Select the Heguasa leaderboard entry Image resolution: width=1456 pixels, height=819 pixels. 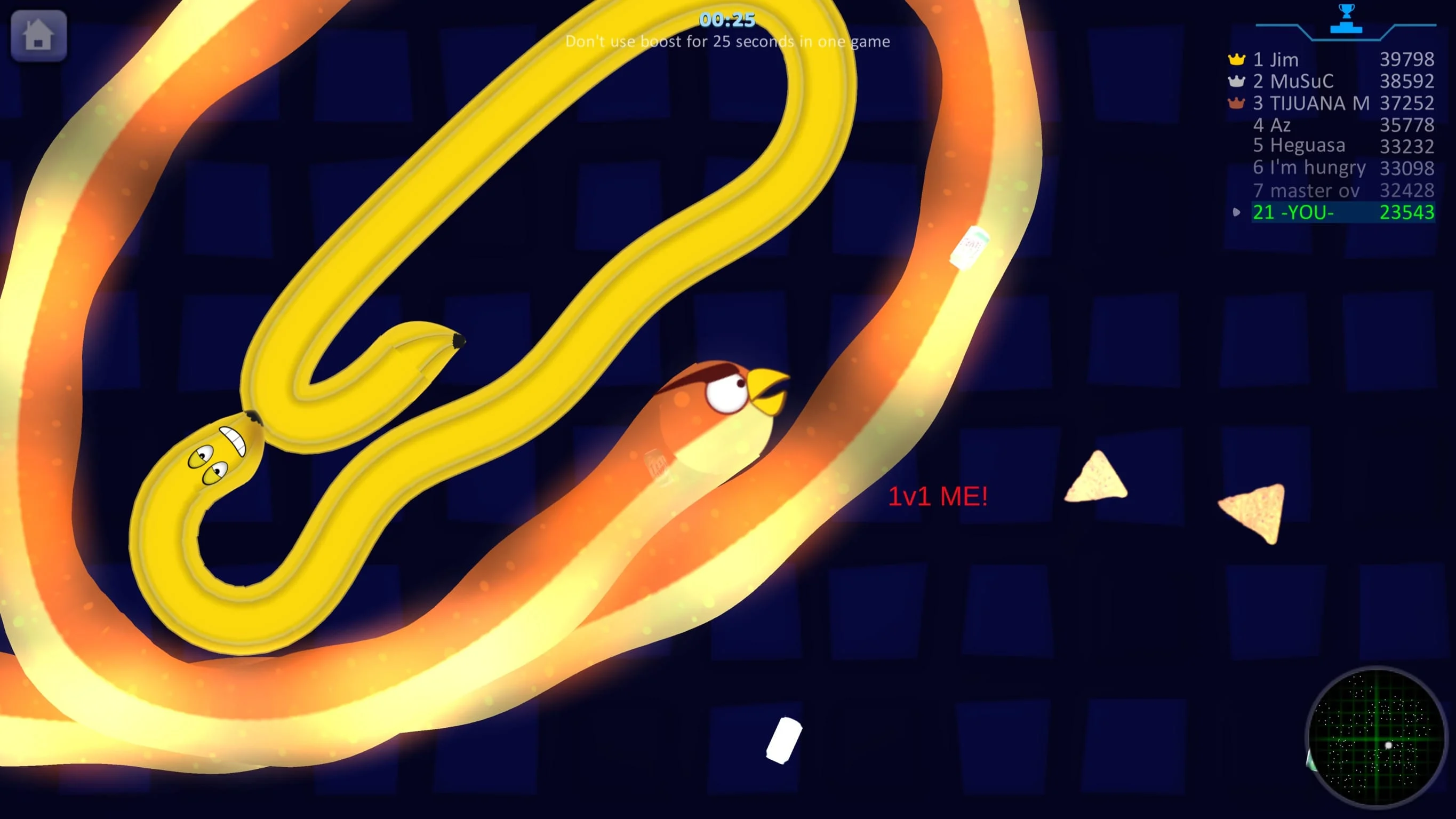[x=1300, y=146]
